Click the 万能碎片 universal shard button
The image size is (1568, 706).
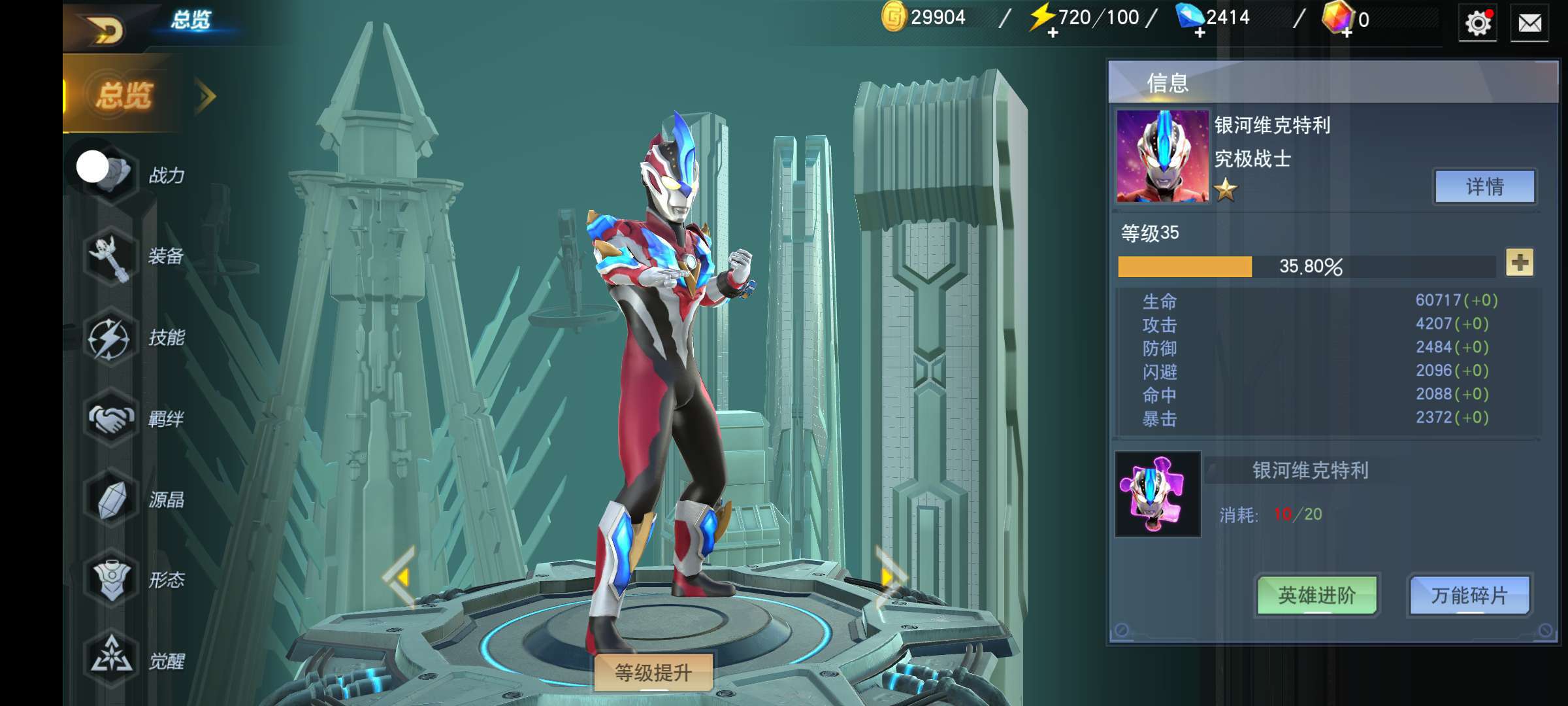(1469, 595)
